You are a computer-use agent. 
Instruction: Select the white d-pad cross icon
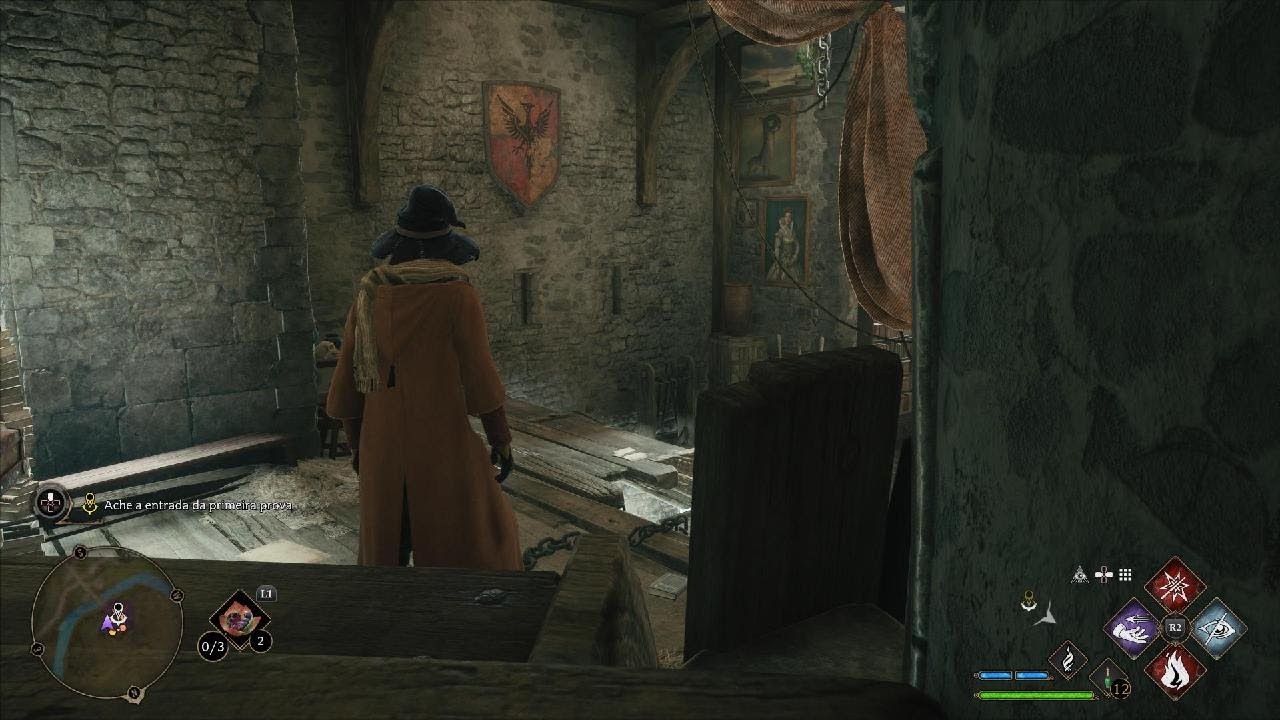tap(1104, 575)
